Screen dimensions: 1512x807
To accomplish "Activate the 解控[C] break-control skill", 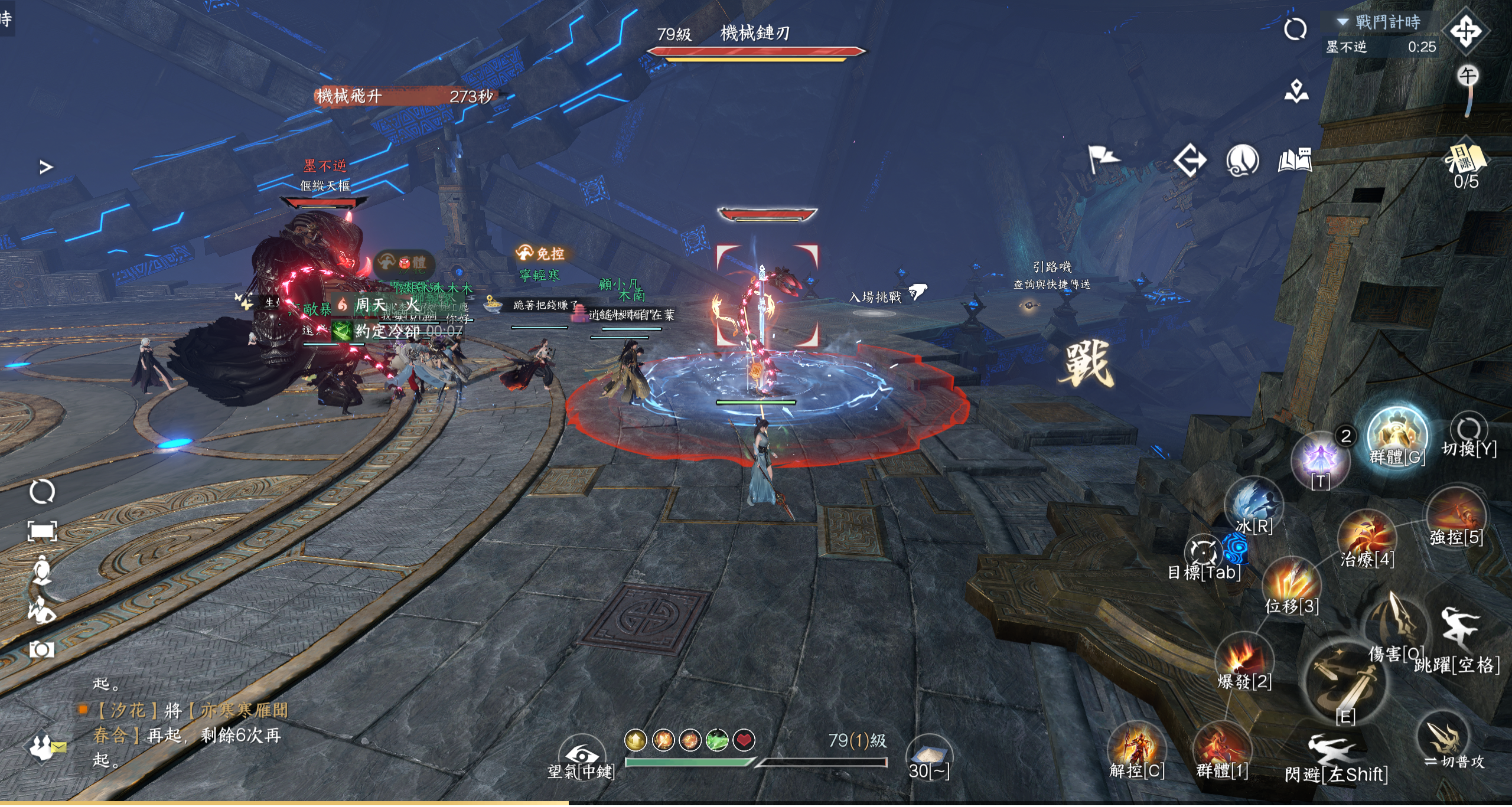I will 1136,750.
